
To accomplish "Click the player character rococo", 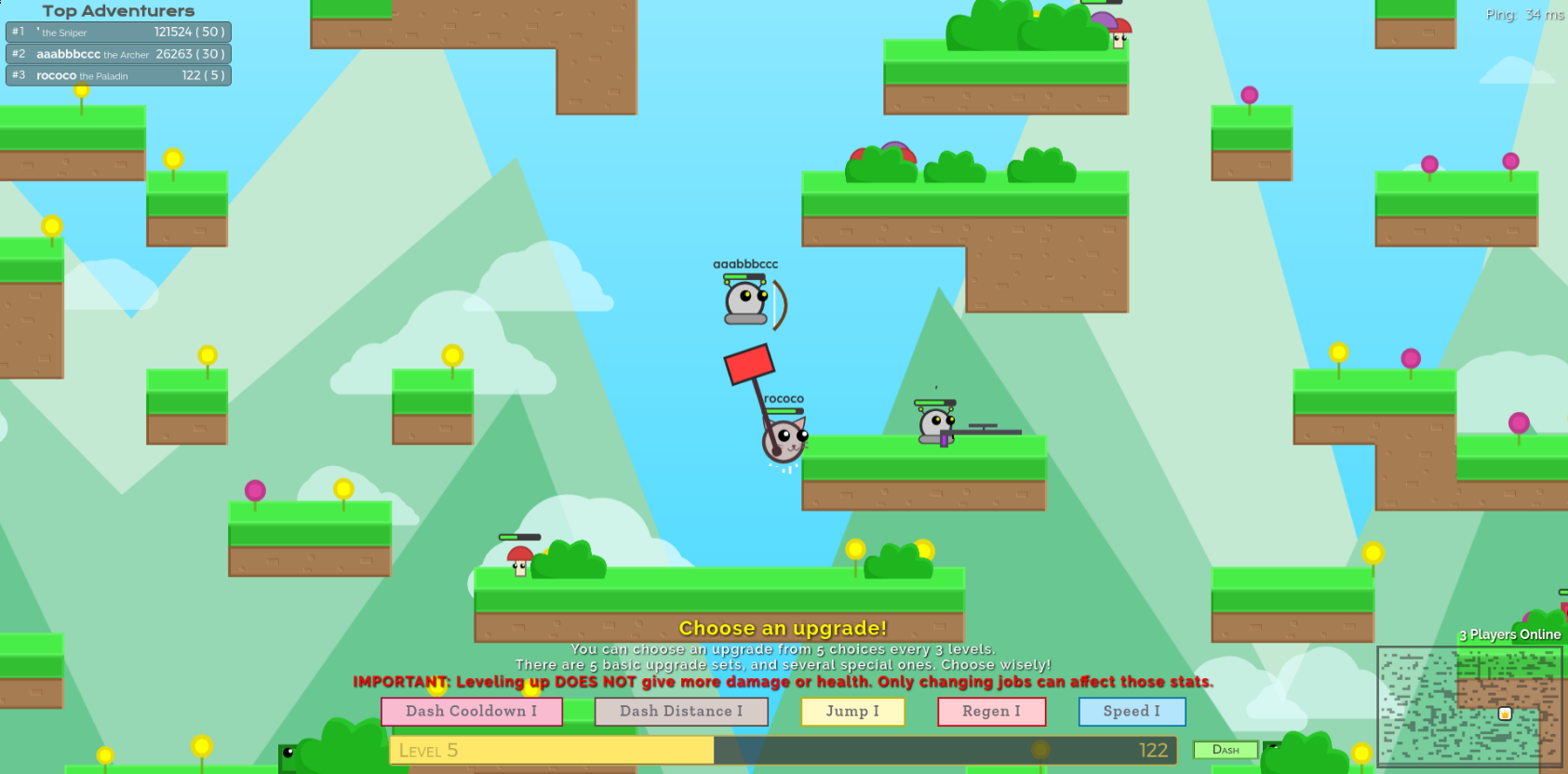I will point(784,442).
